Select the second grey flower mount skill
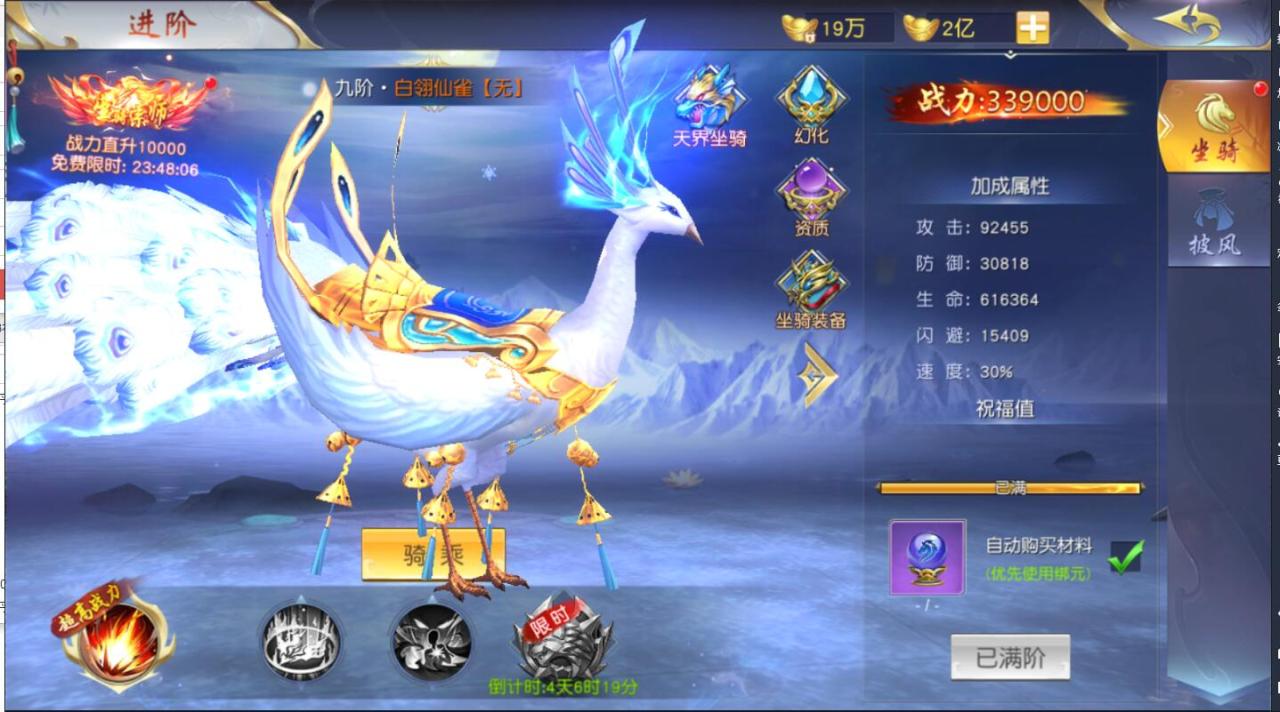Viewport: 1280px width, 712px height. click(431, 640)
